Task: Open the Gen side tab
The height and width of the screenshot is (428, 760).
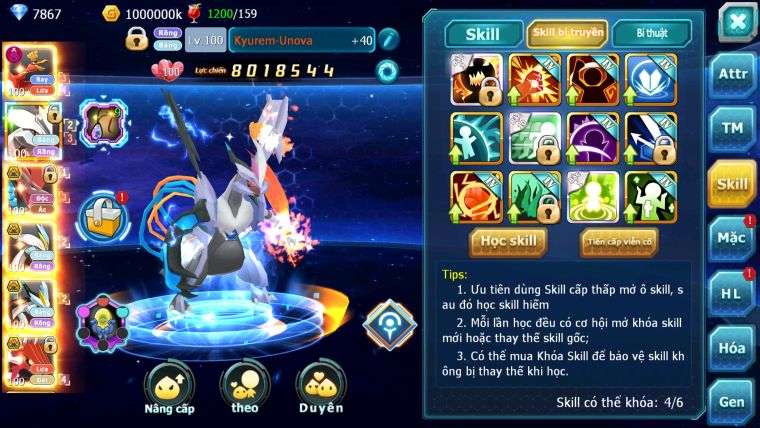Action: (x=732, y=401)
